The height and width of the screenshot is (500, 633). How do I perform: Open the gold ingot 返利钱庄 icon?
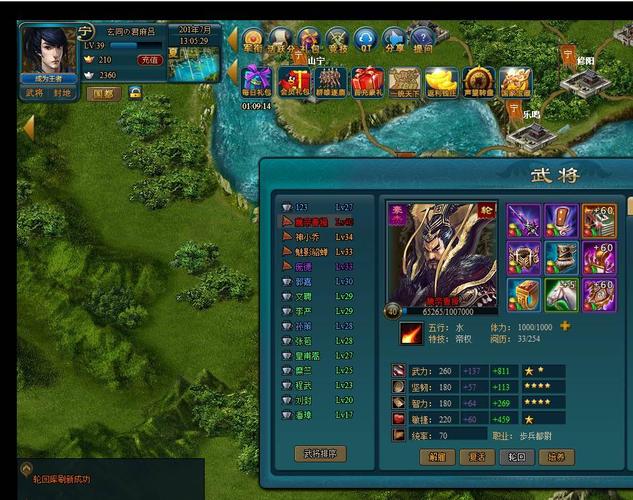click(441, 80)
